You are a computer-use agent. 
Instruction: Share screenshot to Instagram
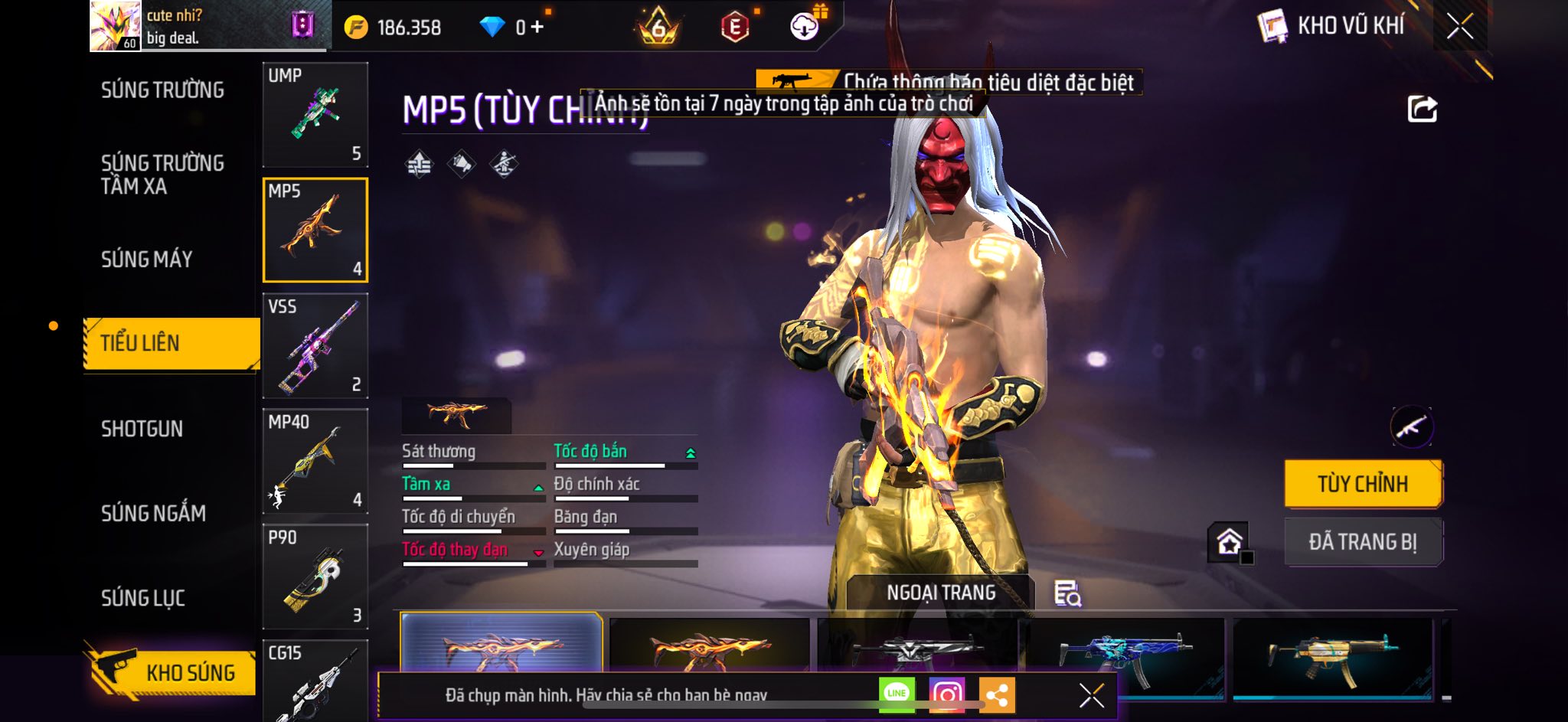tap(947, 694)
